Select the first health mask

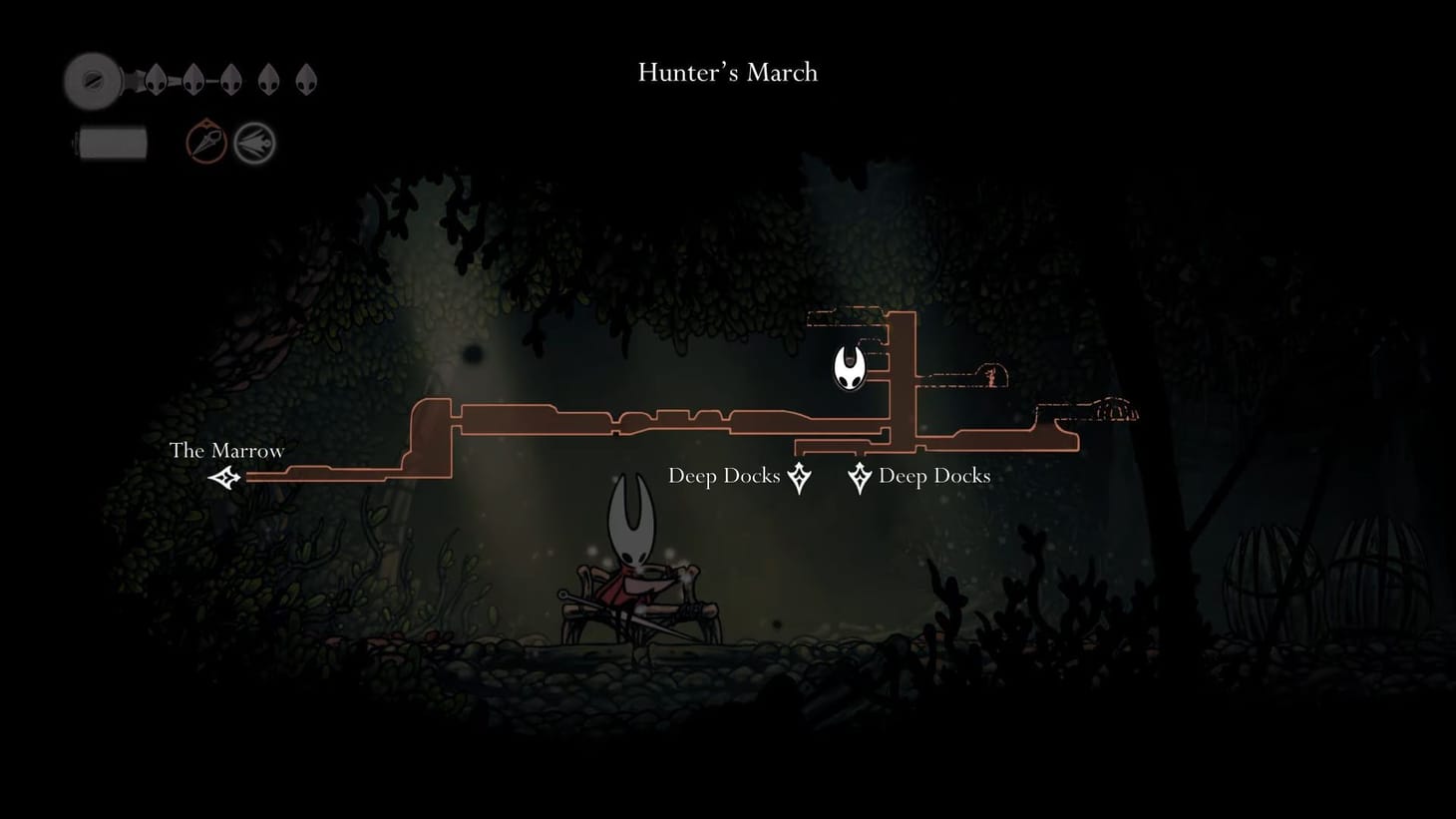point(156,79)
